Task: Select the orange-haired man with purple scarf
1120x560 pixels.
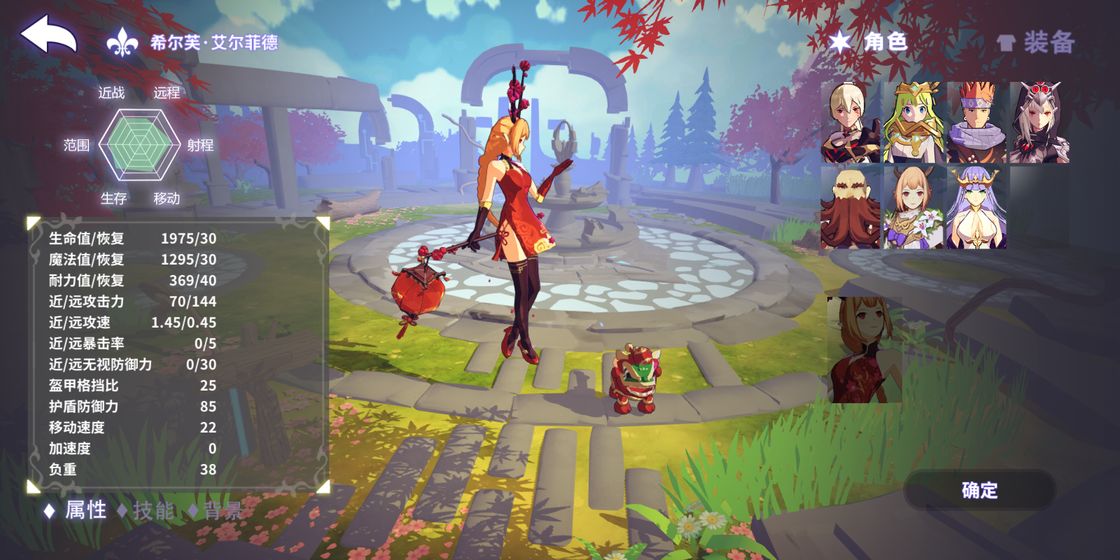Action: tap(975, 123)
